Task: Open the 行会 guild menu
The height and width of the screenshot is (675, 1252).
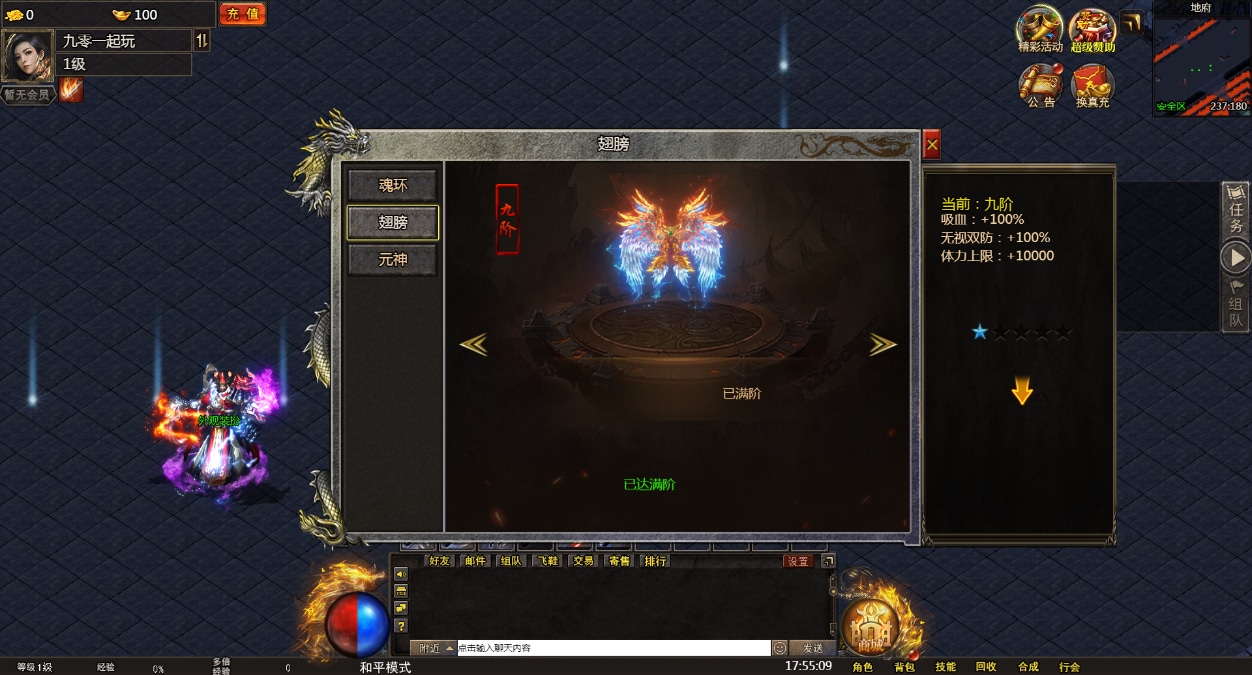Action: (1069, 667)
